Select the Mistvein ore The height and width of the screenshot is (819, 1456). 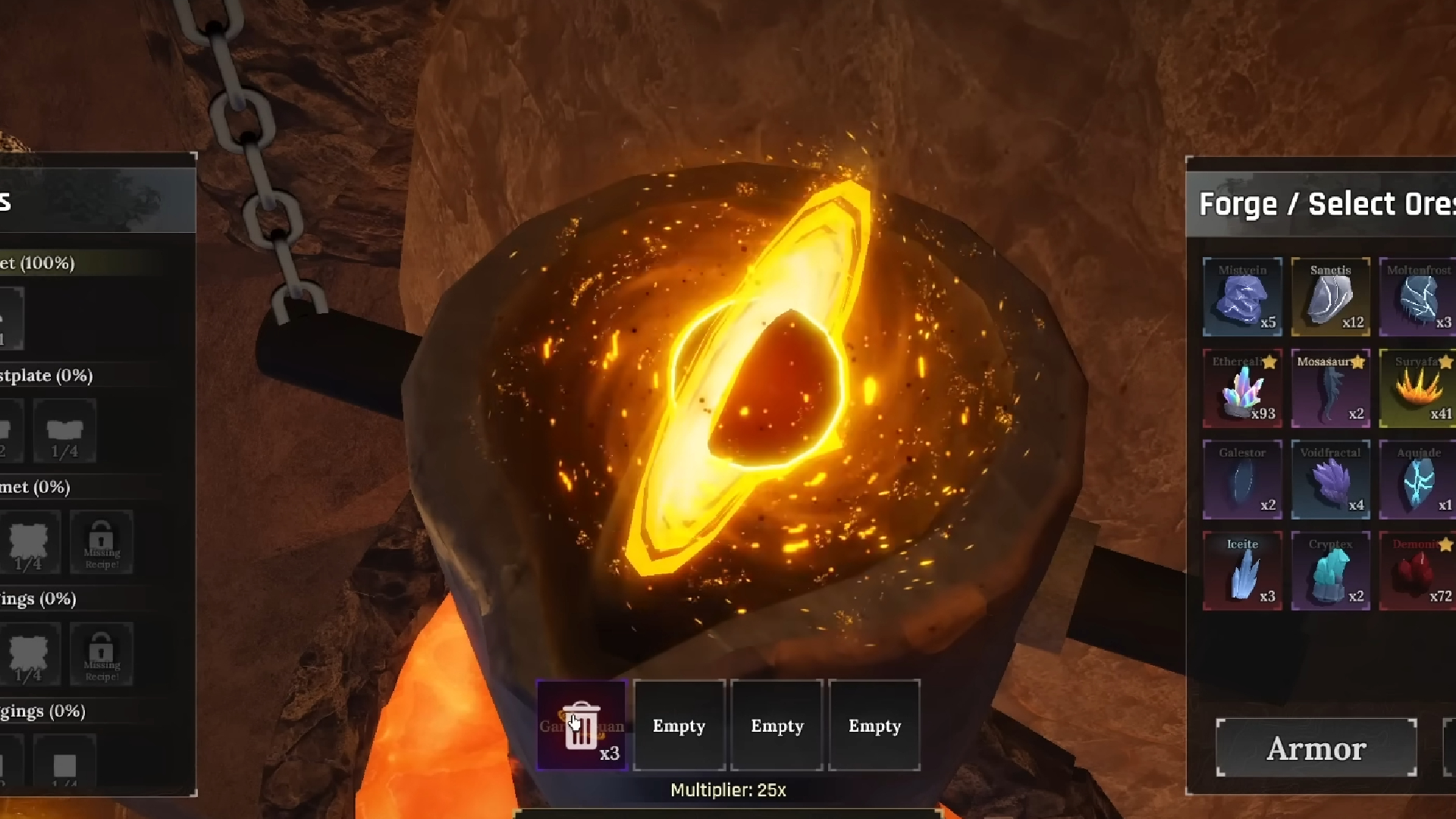(x=1244, y=296)
